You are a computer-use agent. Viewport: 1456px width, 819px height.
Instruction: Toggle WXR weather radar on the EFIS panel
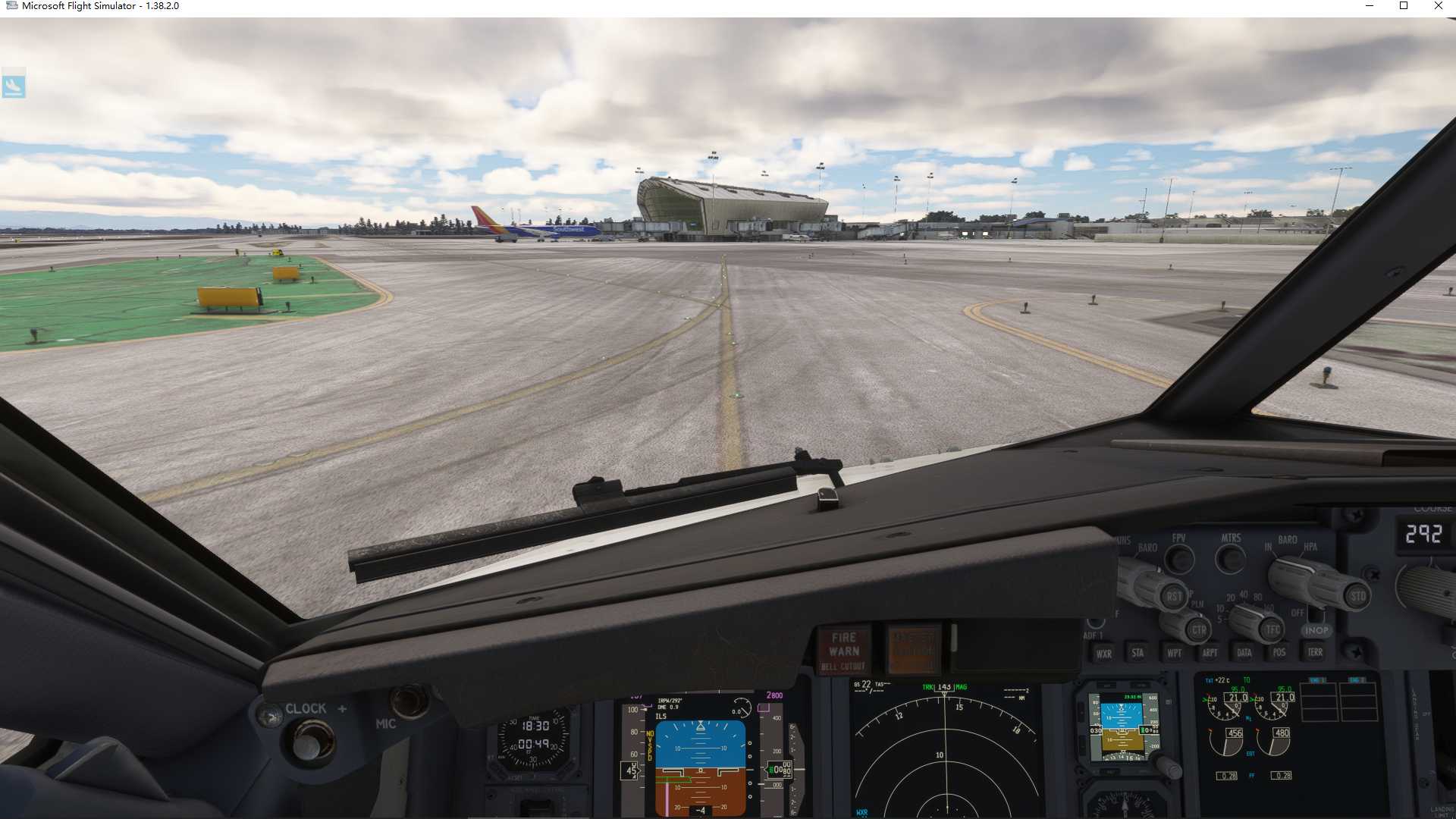1106,653
